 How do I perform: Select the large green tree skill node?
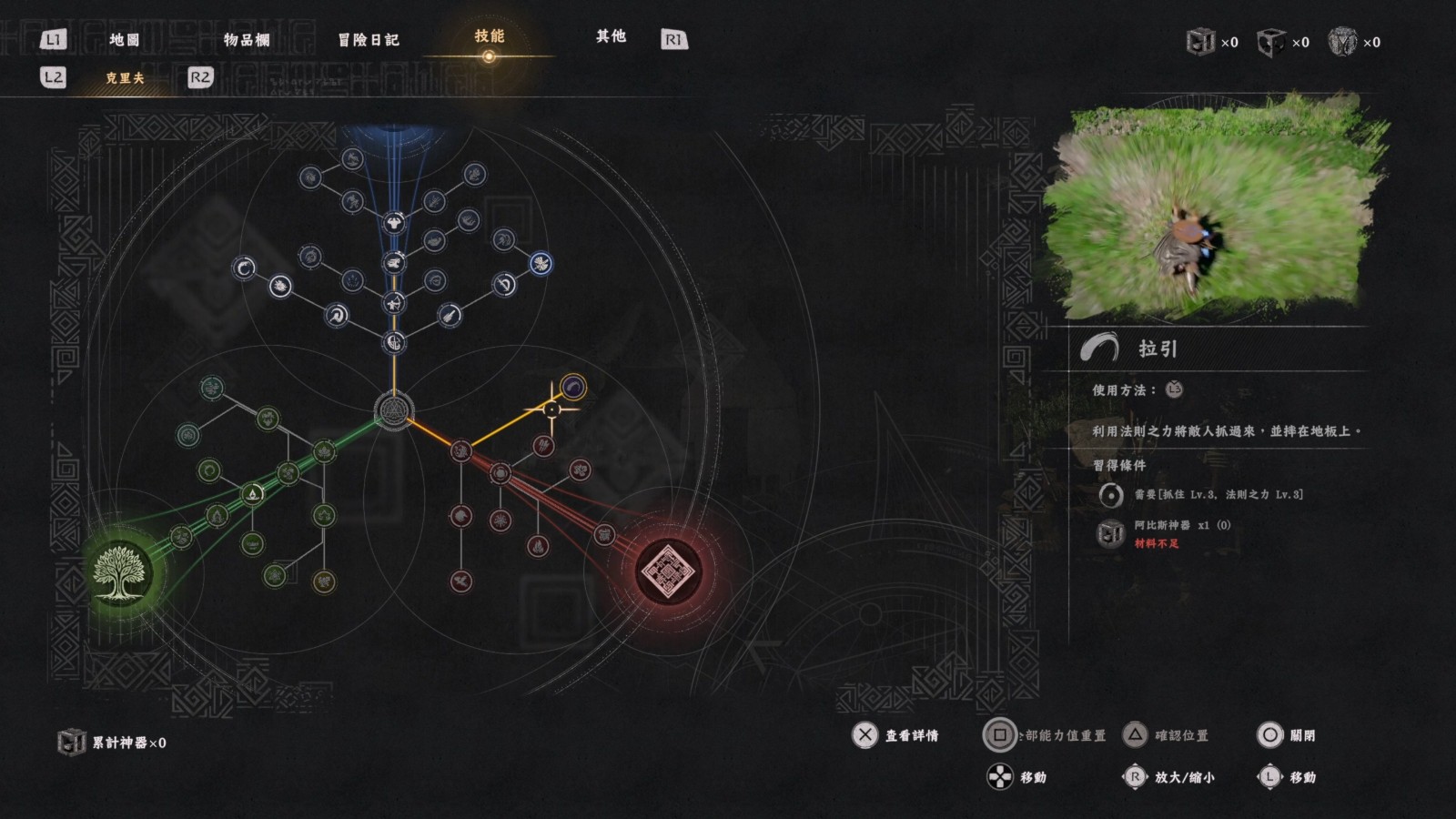point(118,571)
